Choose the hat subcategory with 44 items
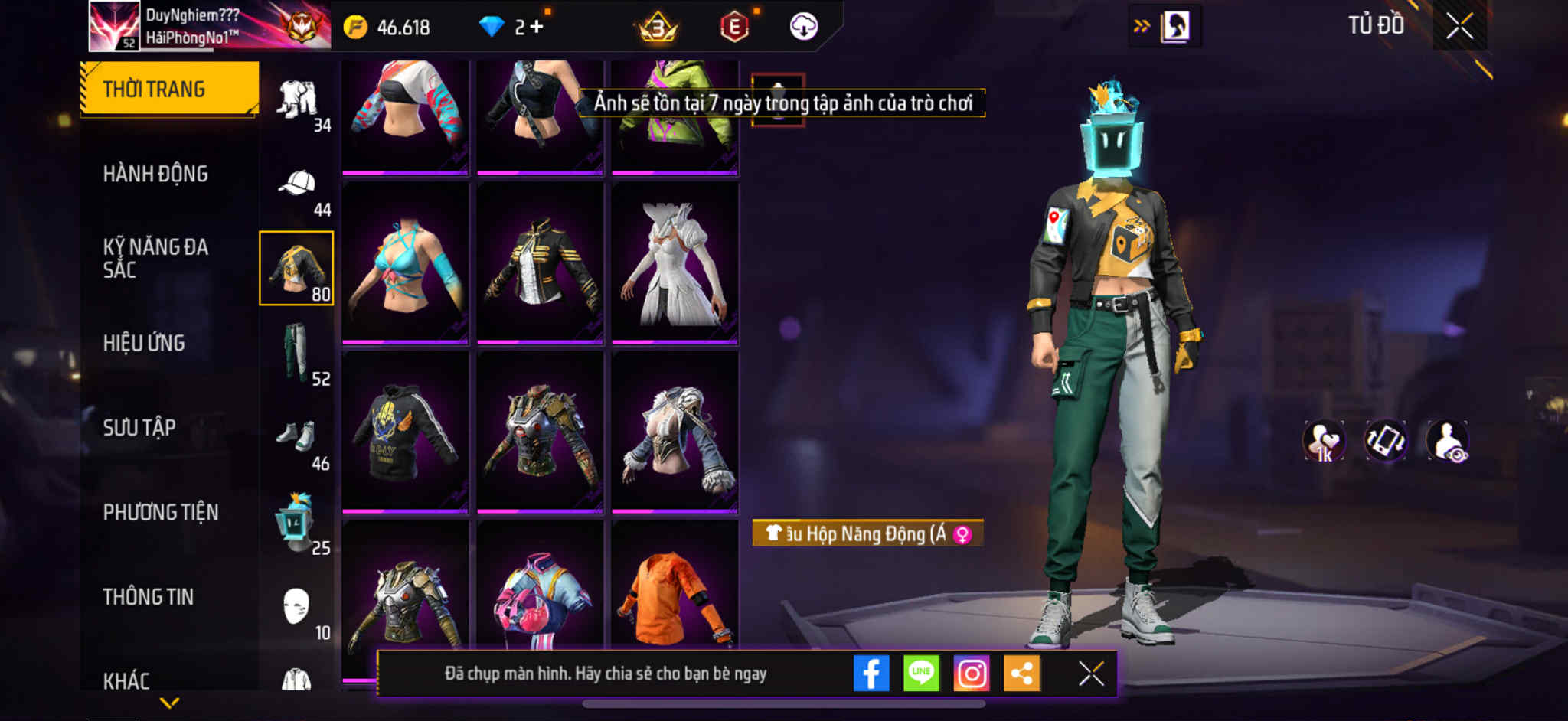 (x=298, y=184)
